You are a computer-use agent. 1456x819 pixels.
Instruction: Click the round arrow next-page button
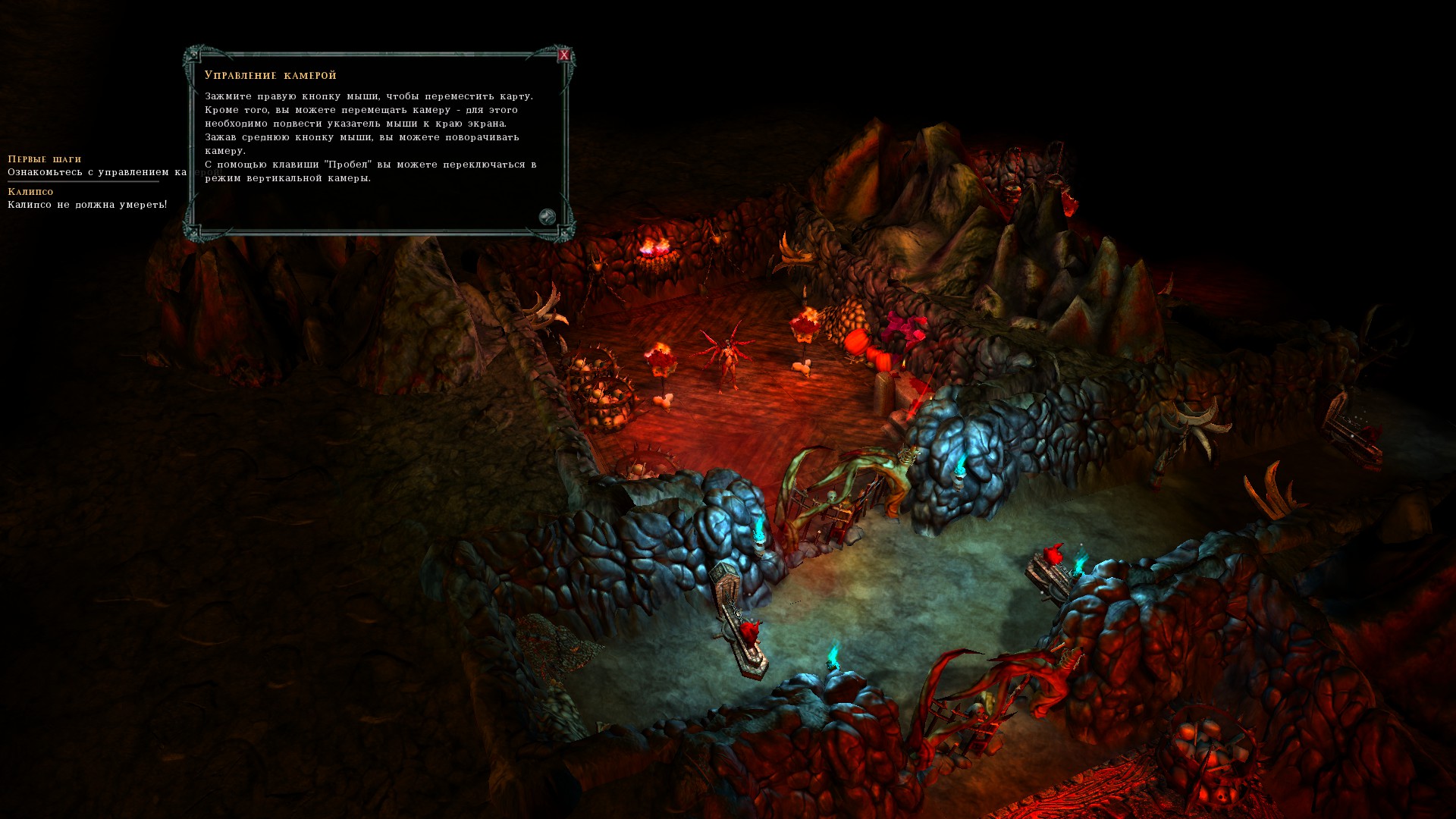(x=547, y=218)
